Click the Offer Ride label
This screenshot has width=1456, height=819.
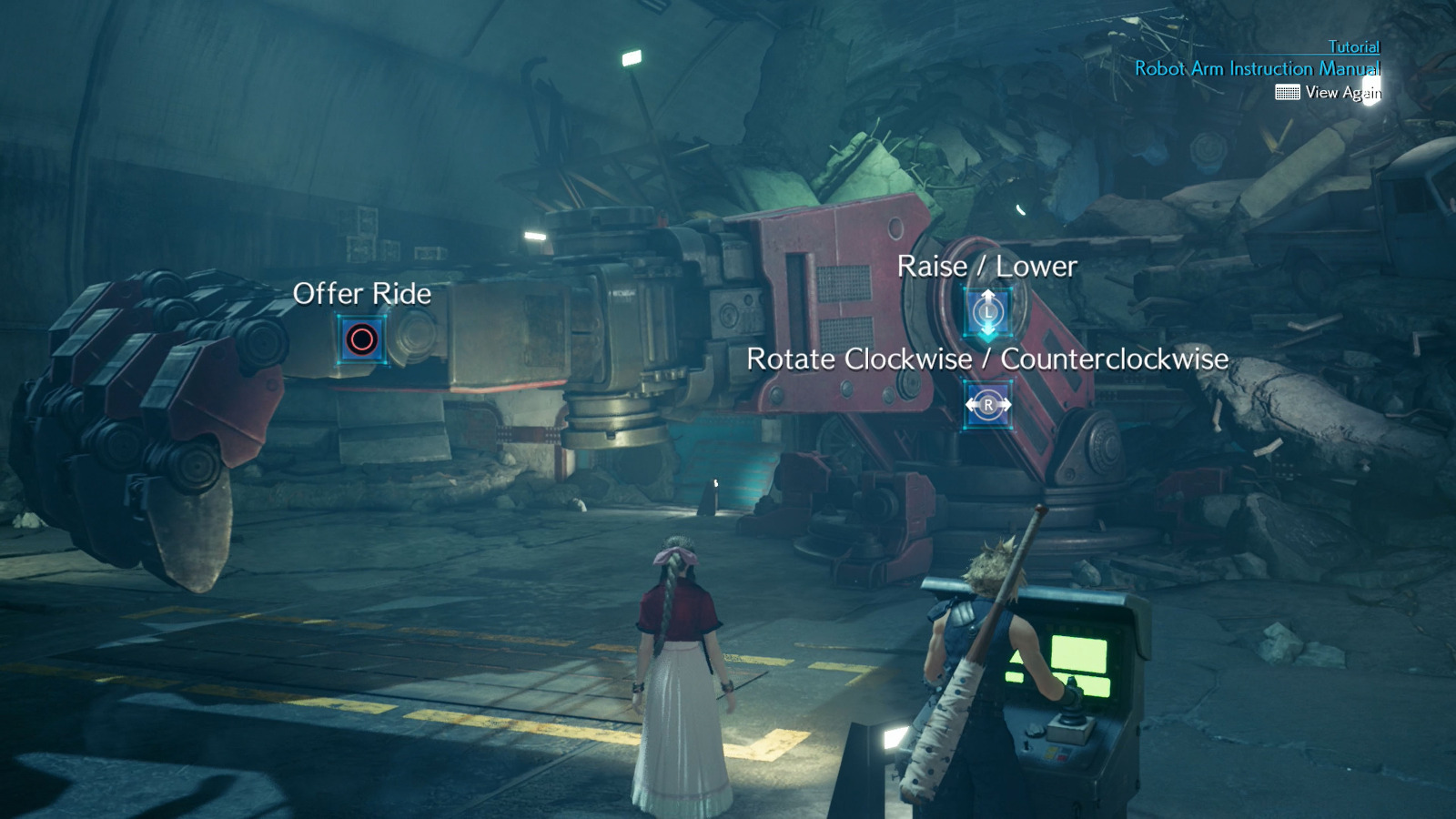click(362, 294)
